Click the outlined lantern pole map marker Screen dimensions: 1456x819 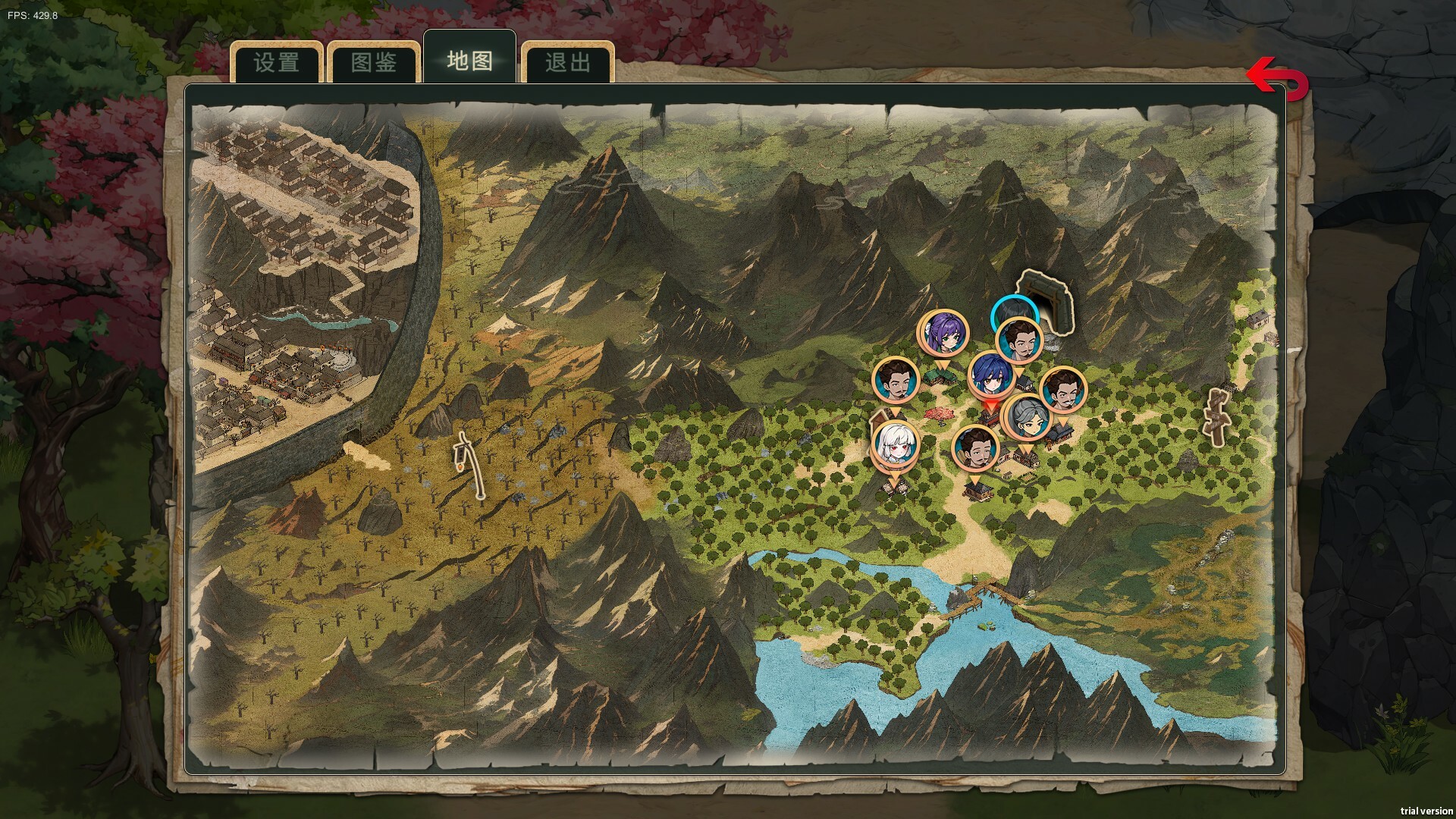click(x=468, y=464)
